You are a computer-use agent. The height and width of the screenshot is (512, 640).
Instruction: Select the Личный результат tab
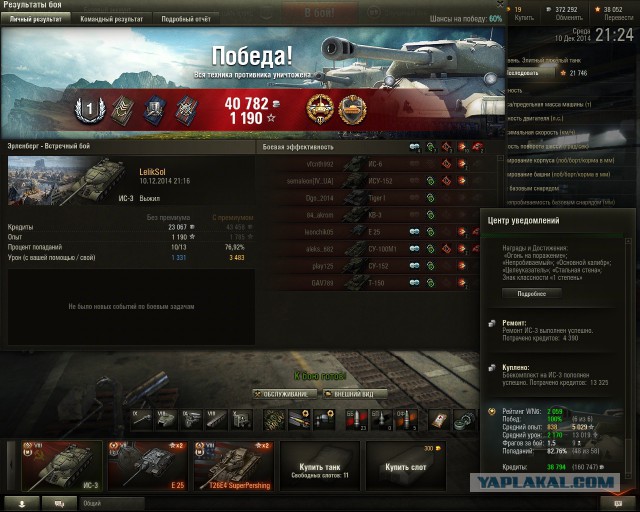pos(35,18)
